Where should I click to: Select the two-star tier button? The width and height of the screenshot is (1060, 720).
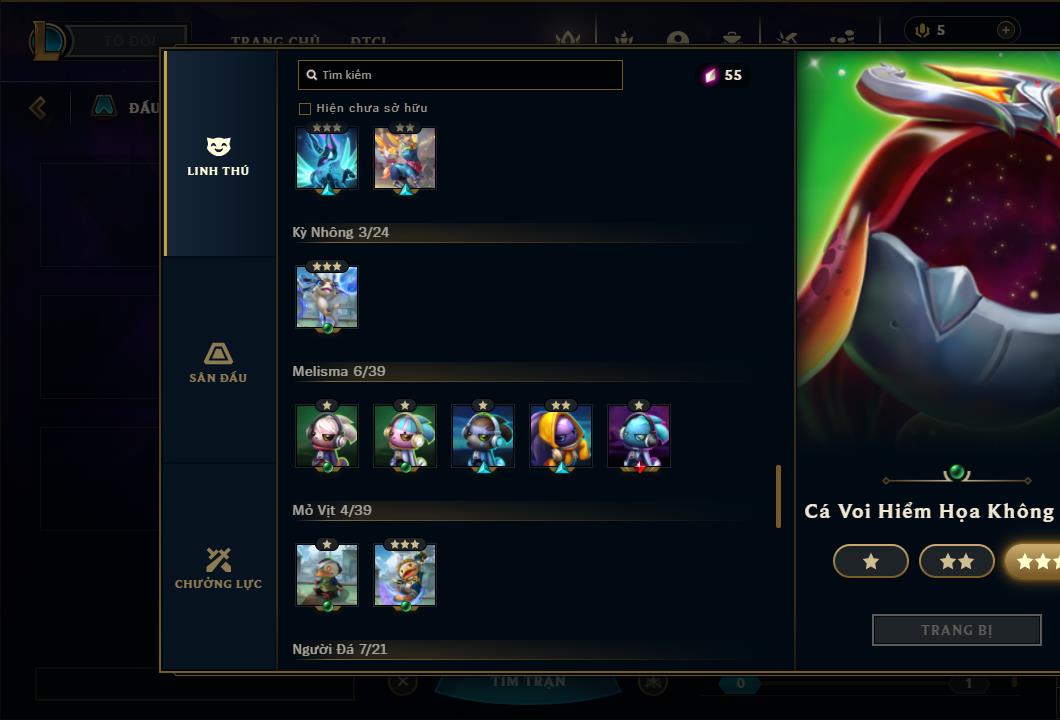pos(957,562)
